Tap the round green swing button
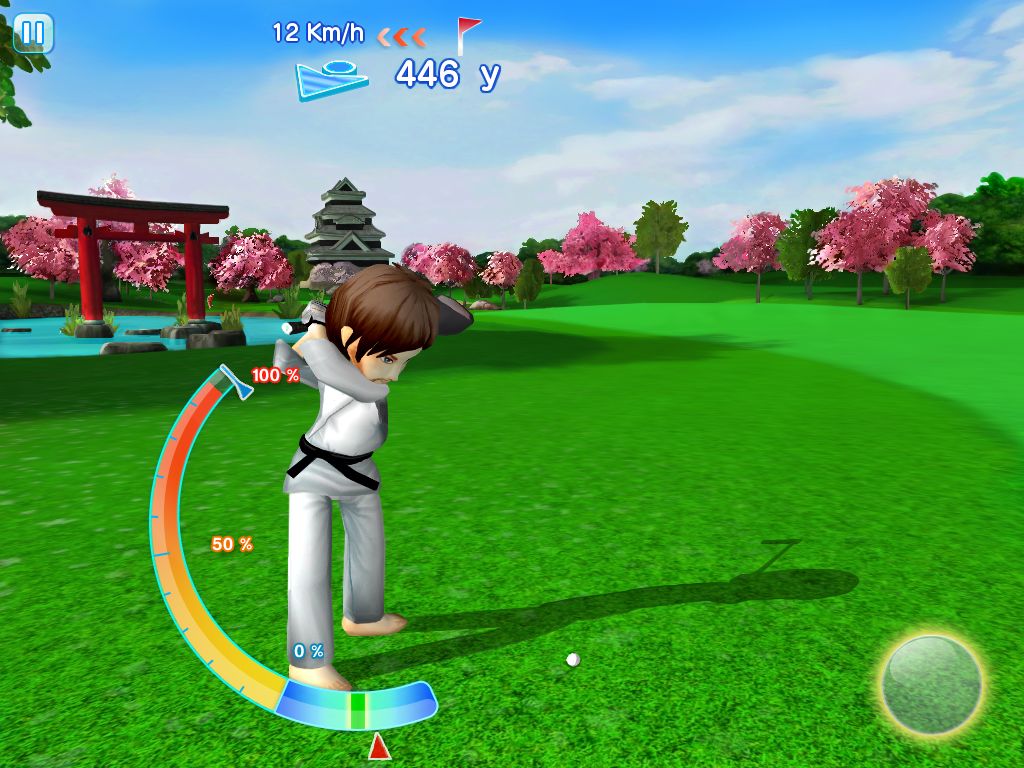 click(931, 685)
